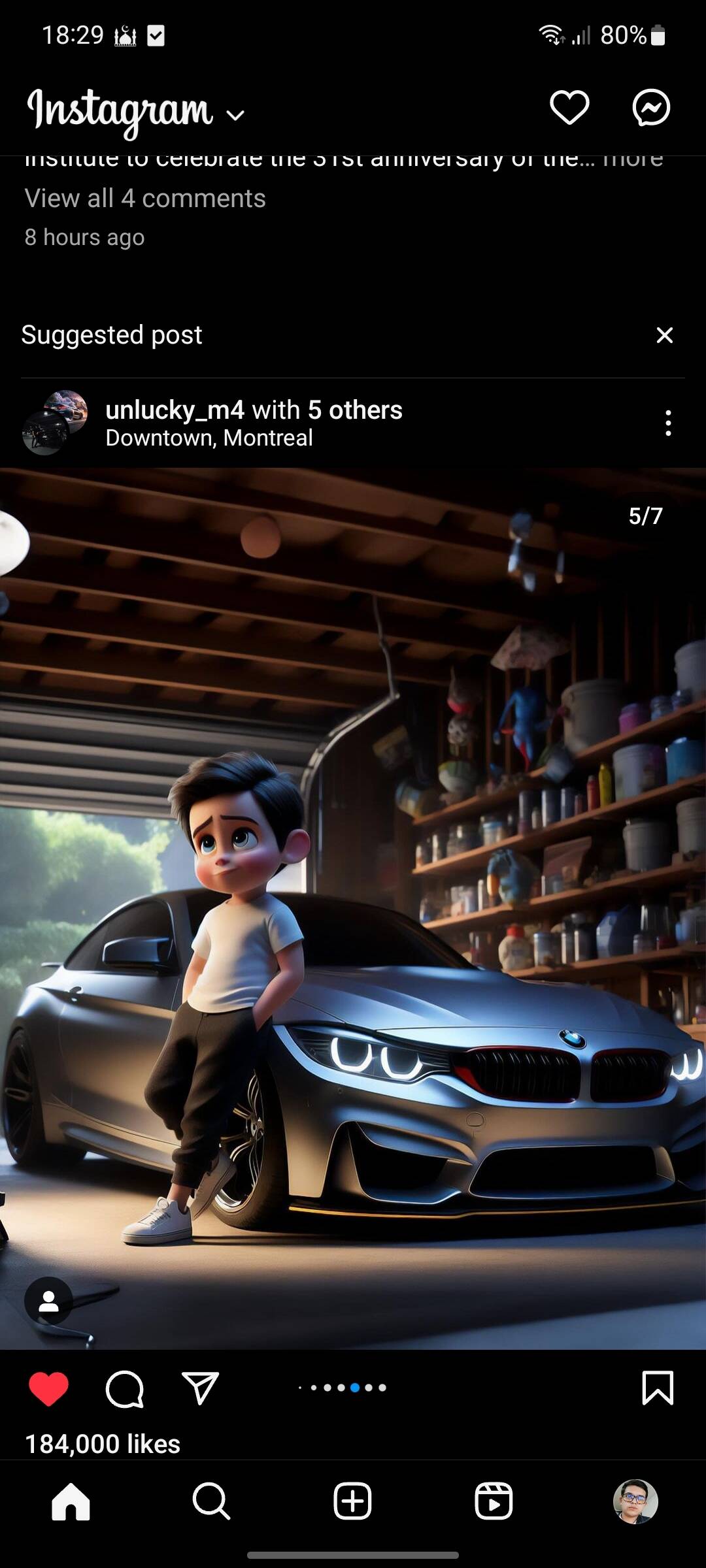Open unlucky_m4 profile from username

click(x=175, y=410)
